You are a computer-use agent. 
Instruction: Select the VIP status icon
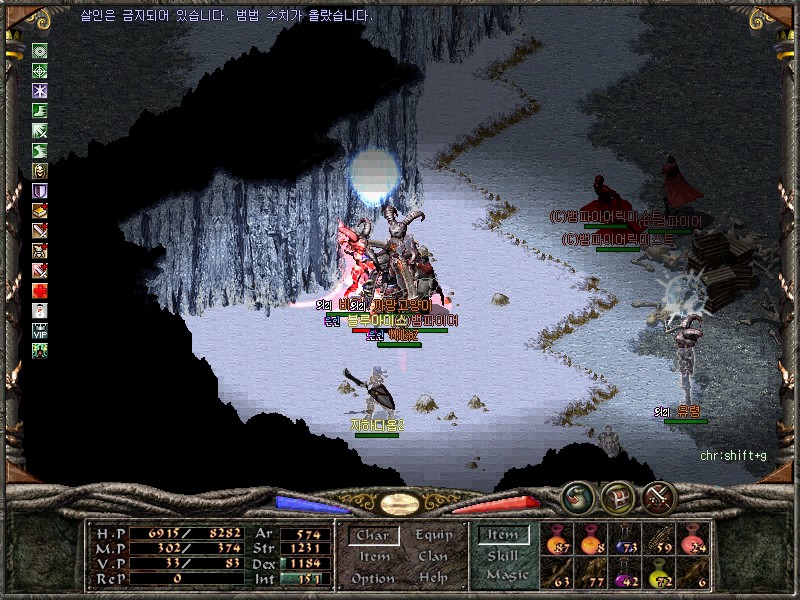40,330
